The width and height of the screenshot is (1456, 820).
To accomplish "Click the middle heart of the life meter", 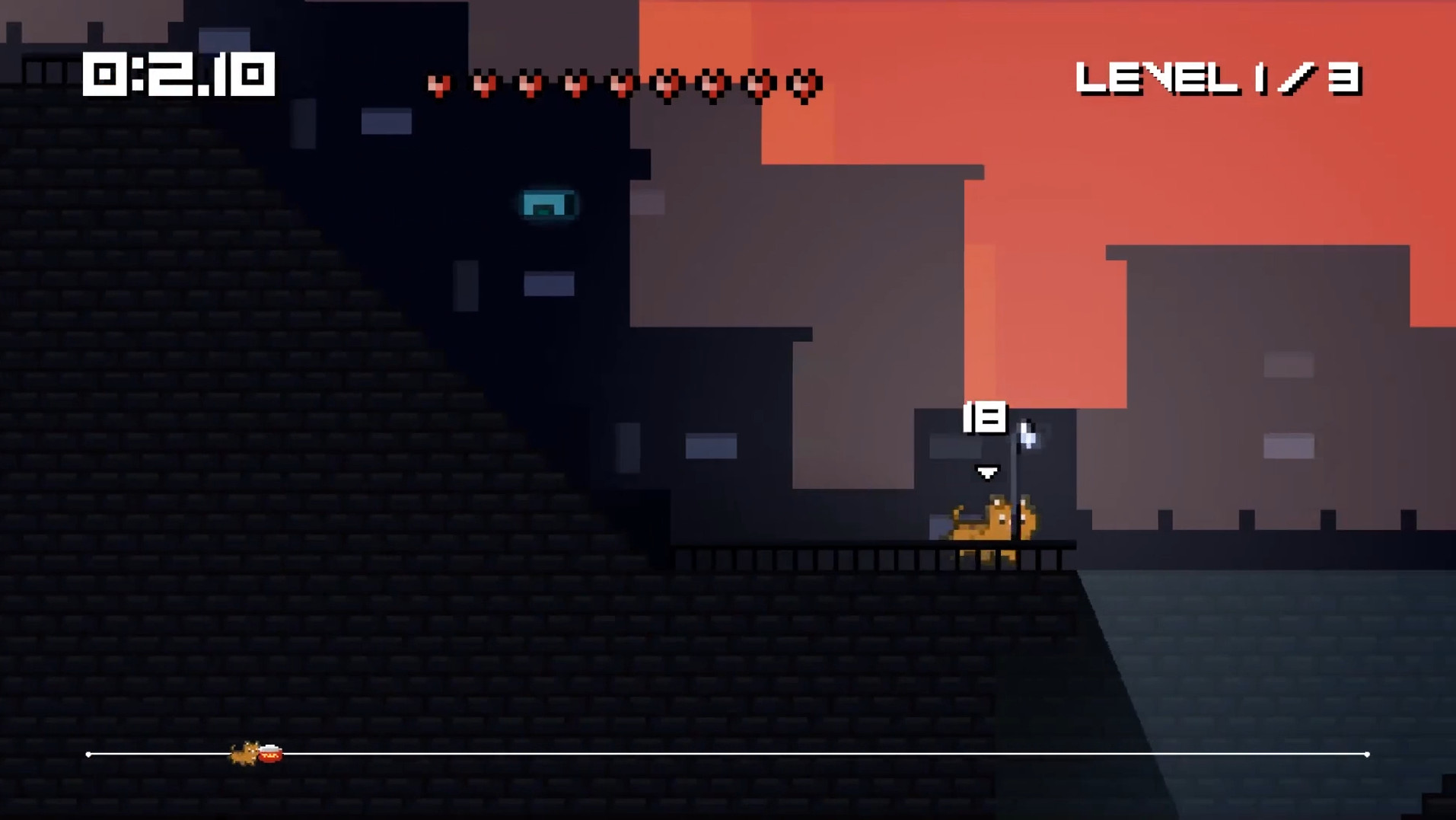I will pyautogui.click(x=620, y=84).
